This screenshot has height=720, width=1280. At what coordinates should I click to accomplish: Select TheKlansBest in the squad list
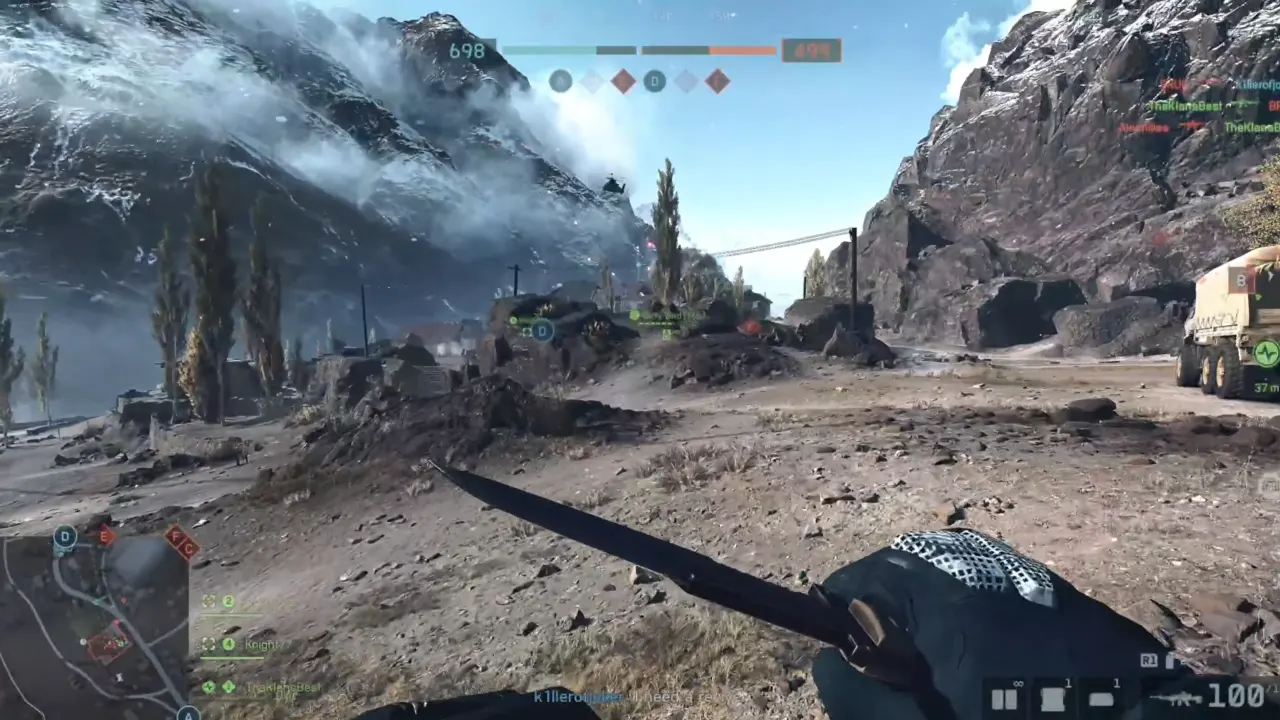[282, 687]
